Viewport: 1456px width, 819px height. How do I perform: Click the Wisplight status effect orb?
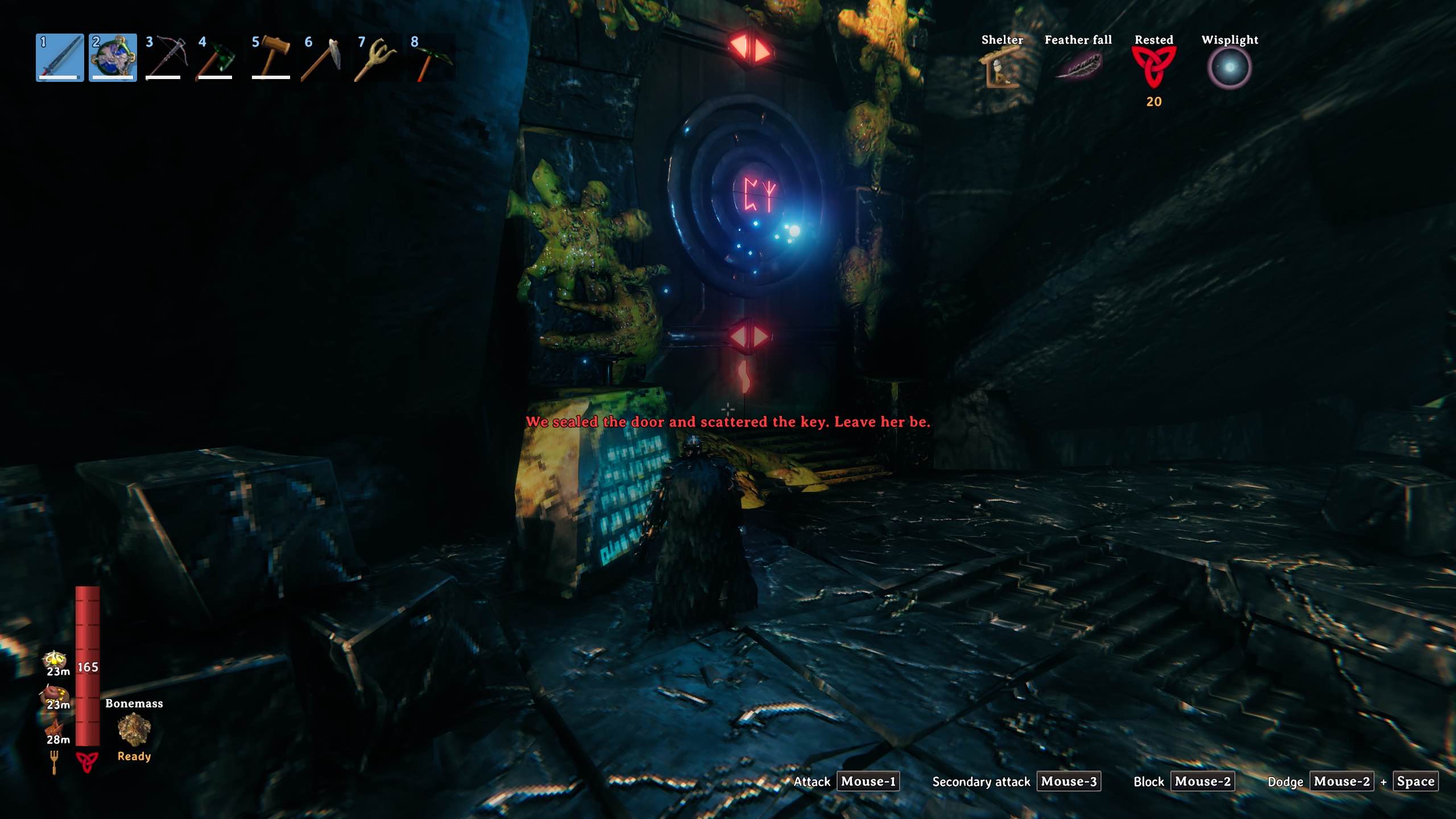click(x=1229, y=68)
